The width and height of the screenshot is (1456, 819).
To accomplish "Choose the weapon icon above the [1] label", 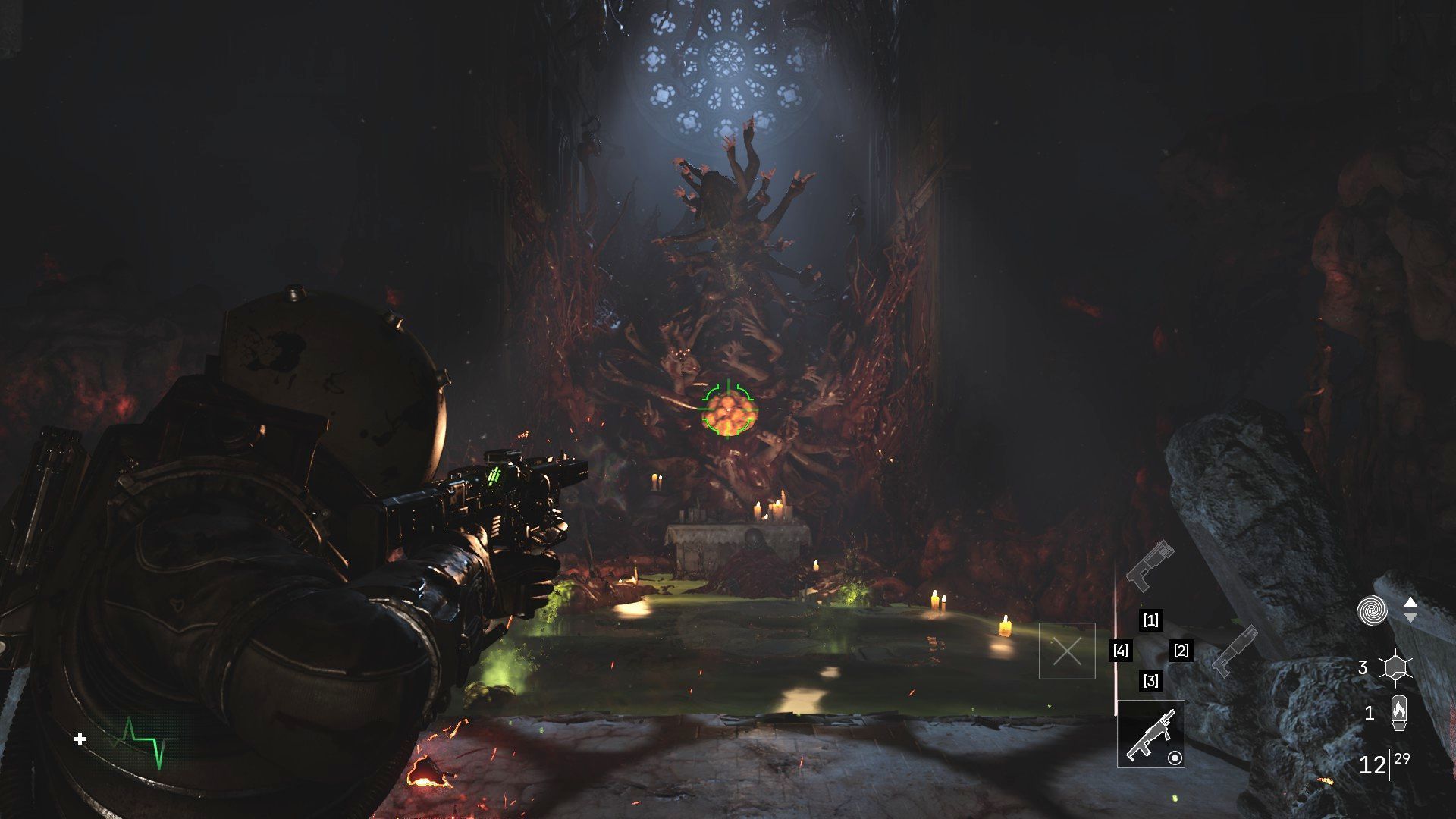I will tap(1150, 565).
